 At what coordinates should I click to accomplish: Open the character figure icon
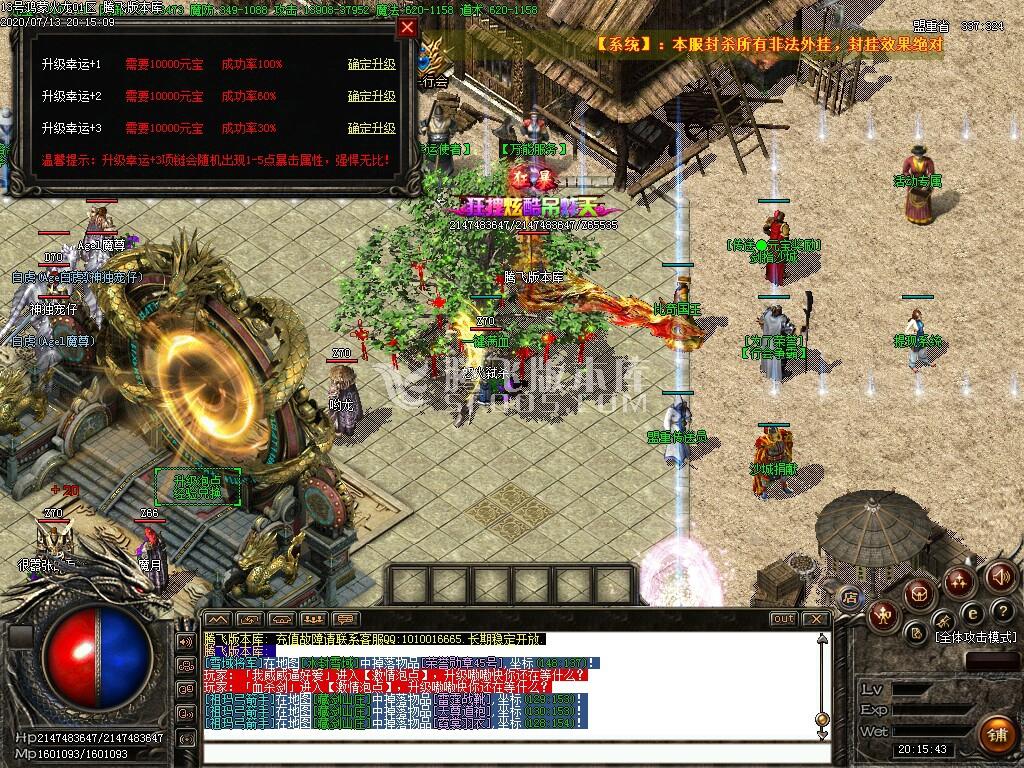click(x=882, y=613)
